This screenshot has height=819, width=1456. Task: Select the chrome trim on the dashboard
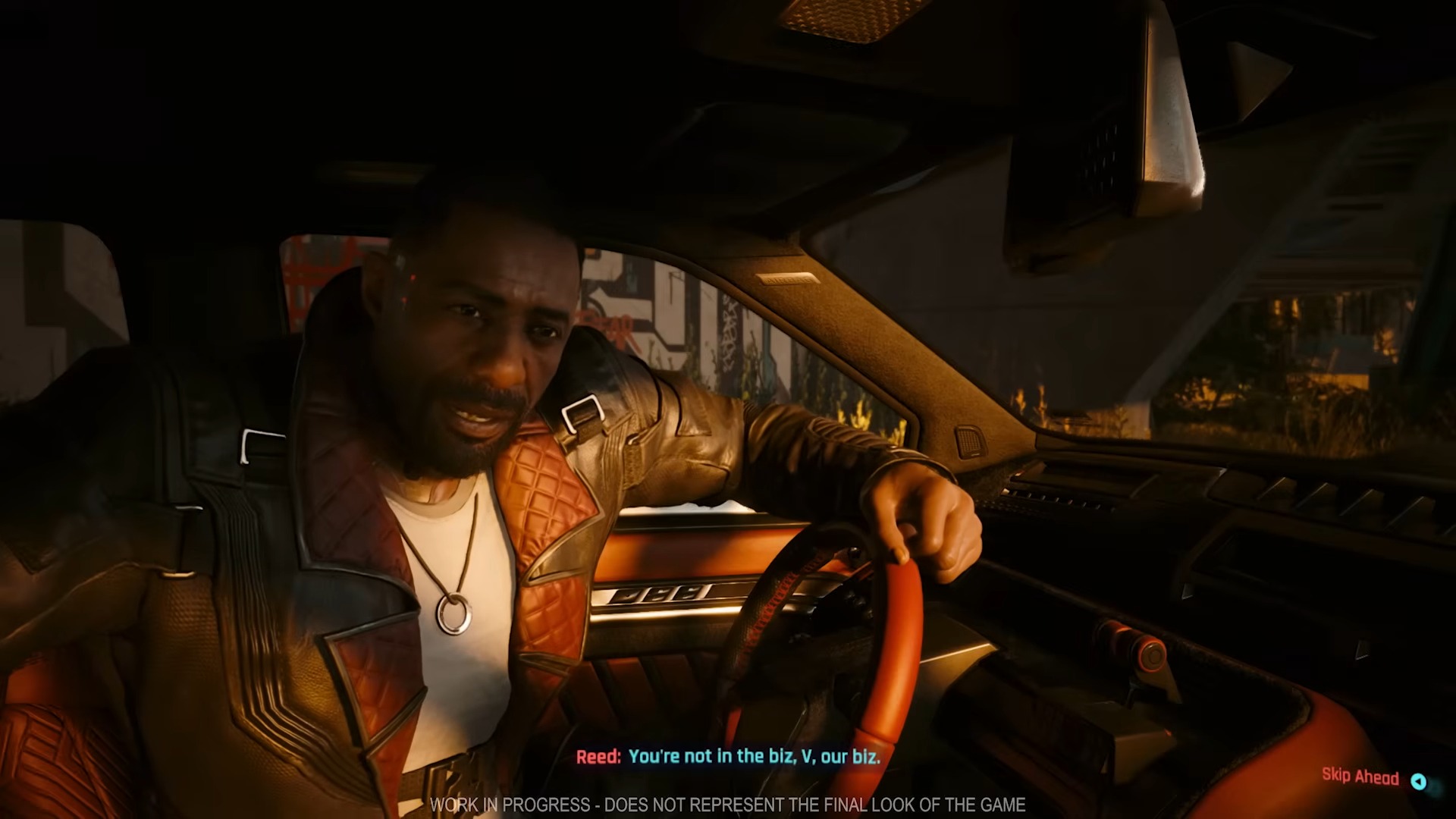[667, 595]
